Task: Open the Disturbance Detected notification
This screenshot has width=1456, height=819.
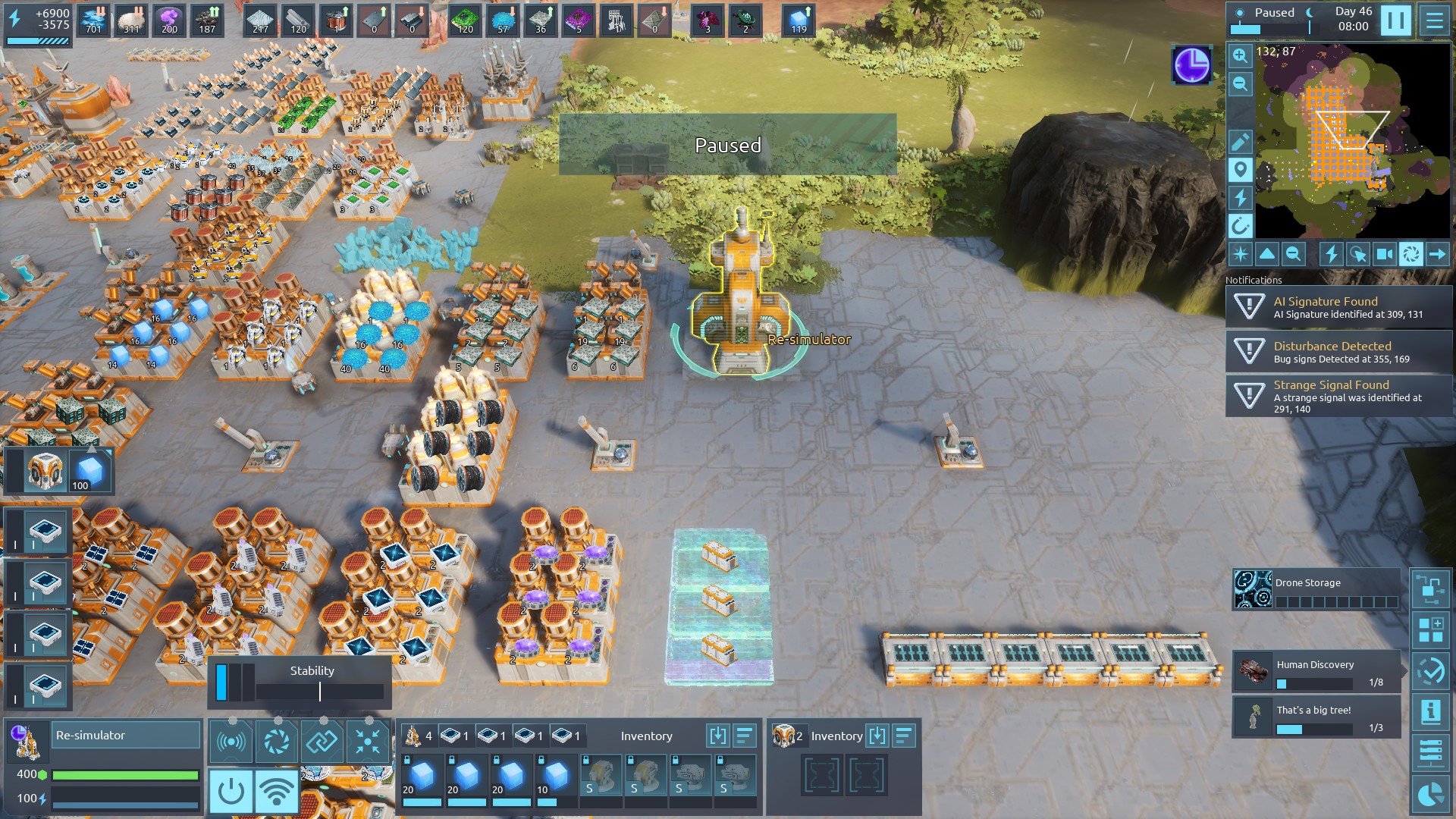Action: tap(1338, 352)
